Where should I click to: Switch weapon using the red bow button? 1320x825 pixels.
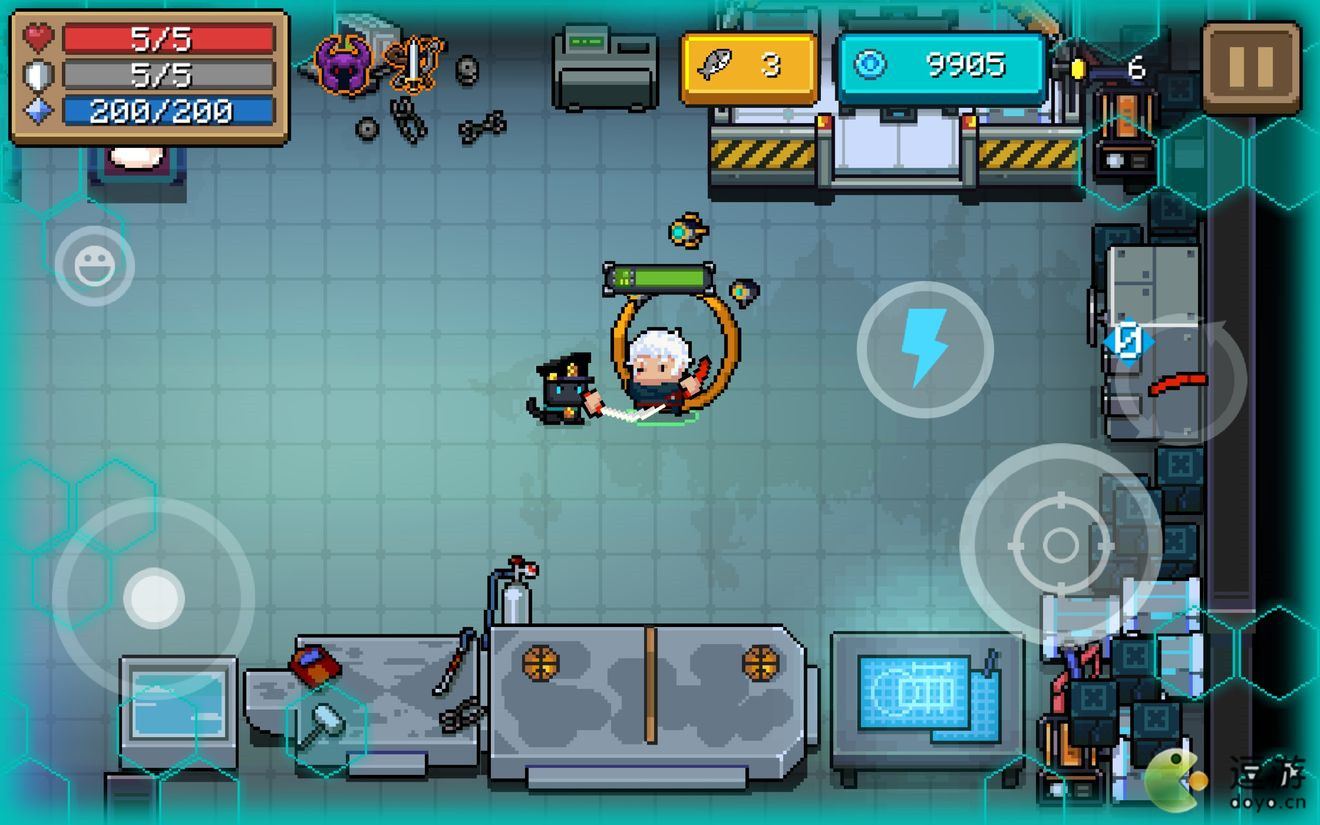coord(1180,381)
